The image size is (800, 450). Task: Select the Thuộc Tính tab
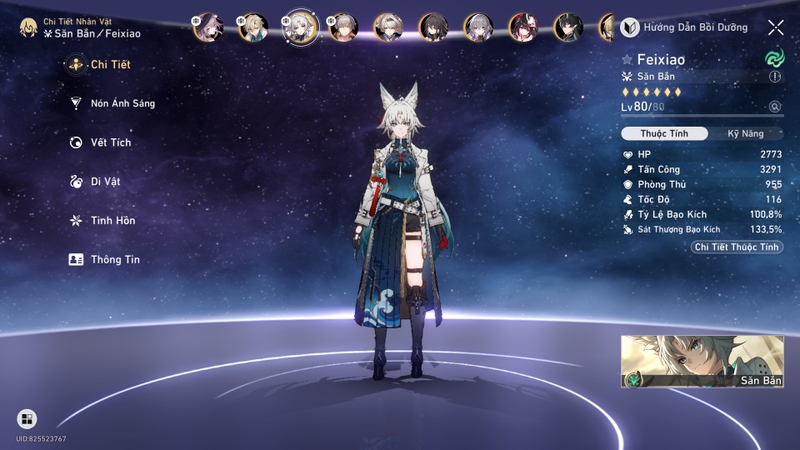(665, 134)
